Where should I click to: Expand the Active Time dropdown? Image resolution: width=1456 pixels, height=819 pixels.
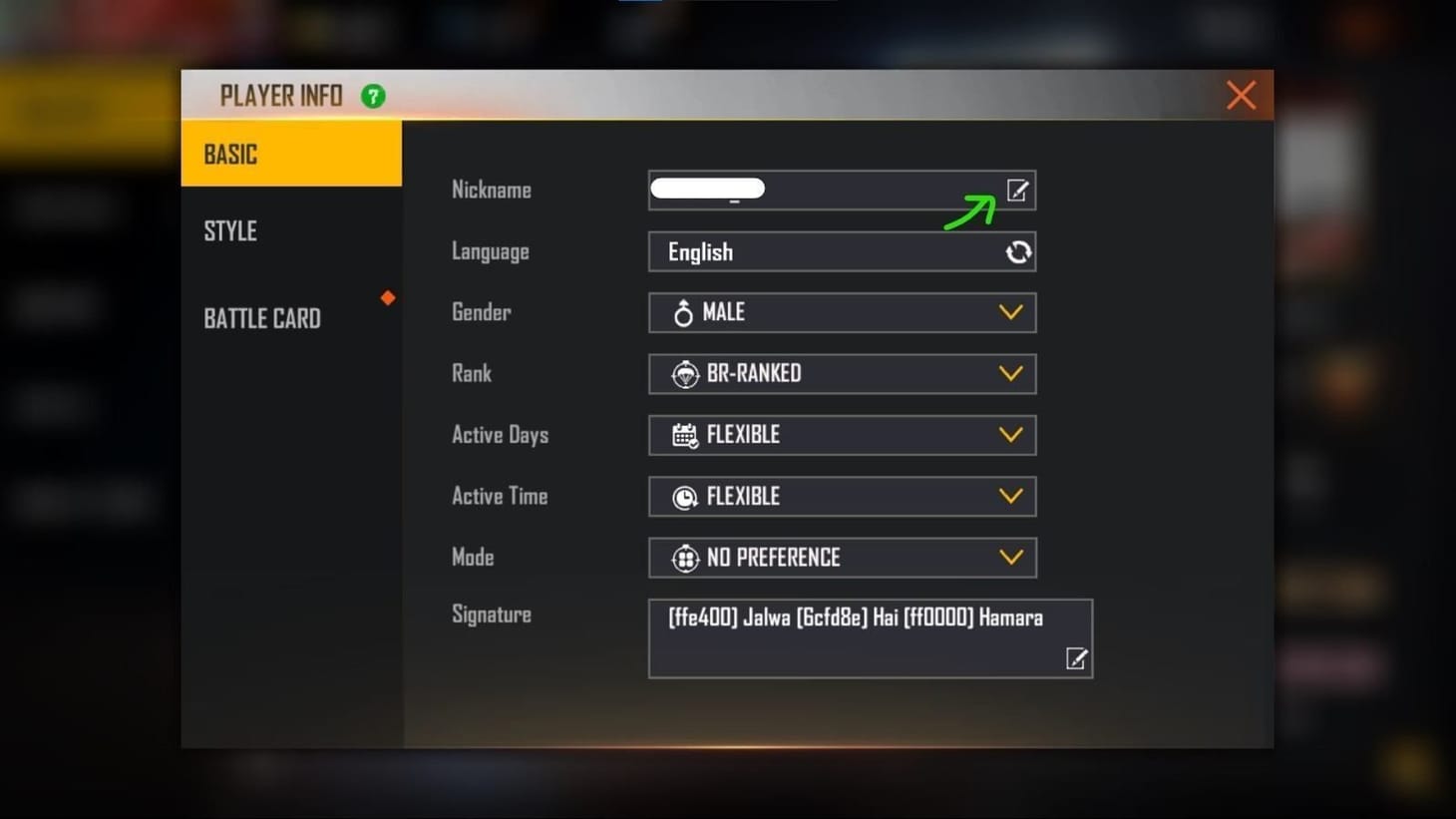pyautogui.click(x=1010, y=496)
